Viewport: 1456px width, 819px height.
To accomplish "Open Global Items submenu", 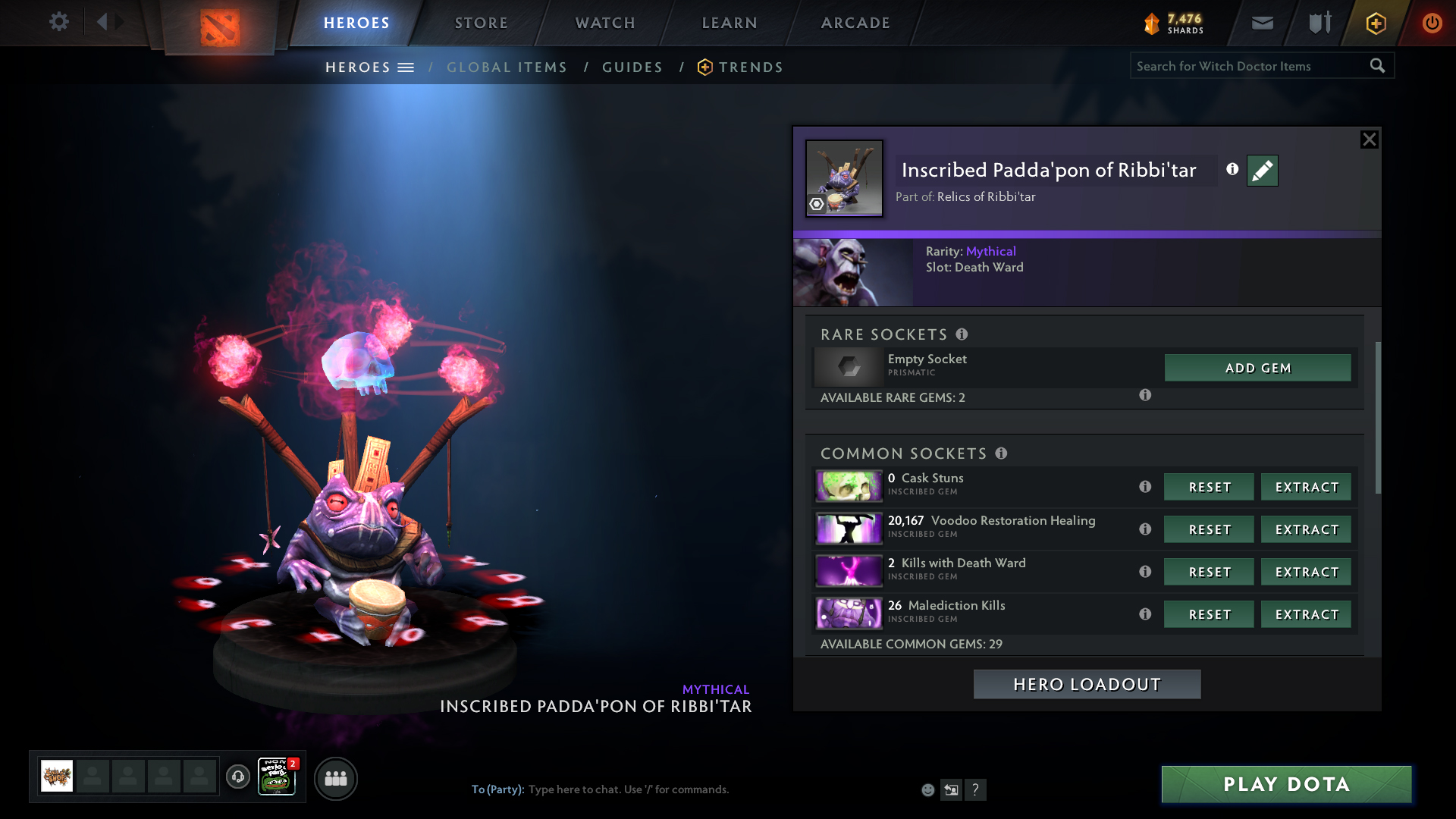I will pyautogui.click(x=507, y=67).
